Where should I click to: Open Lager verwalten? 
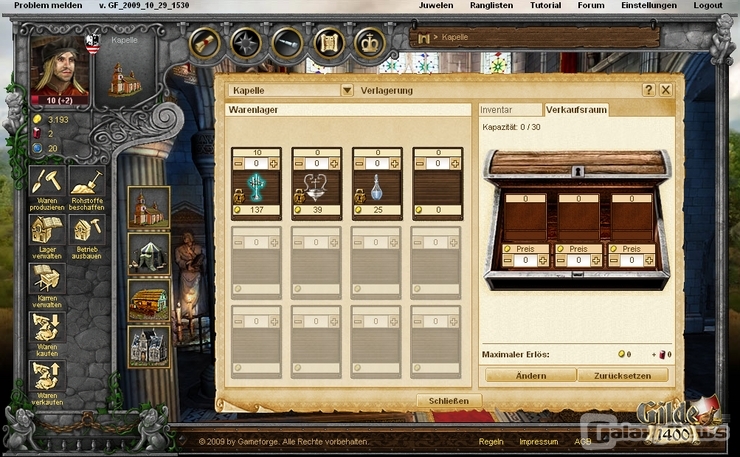46,233
